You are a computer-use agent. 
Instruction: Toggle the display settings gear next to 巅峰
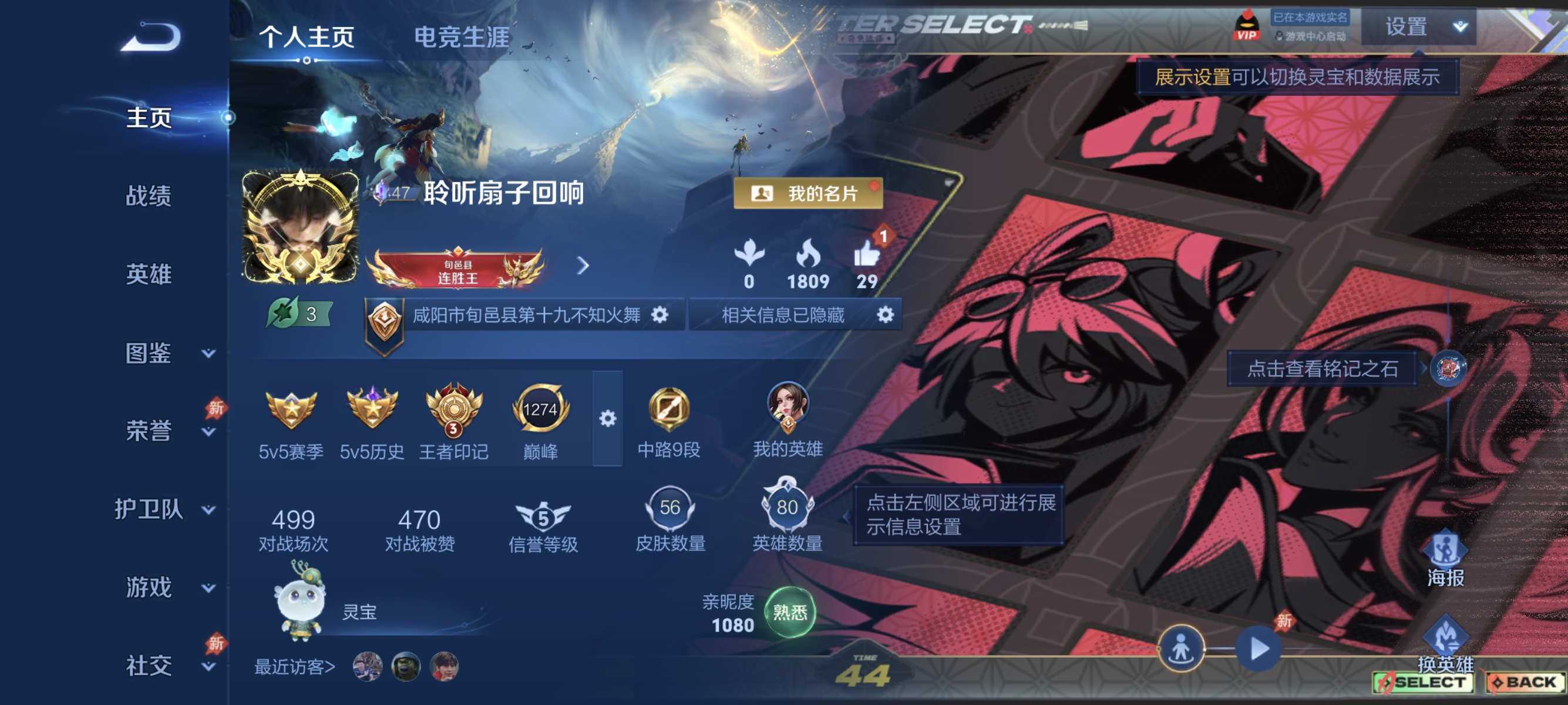[x=607, y=419]
